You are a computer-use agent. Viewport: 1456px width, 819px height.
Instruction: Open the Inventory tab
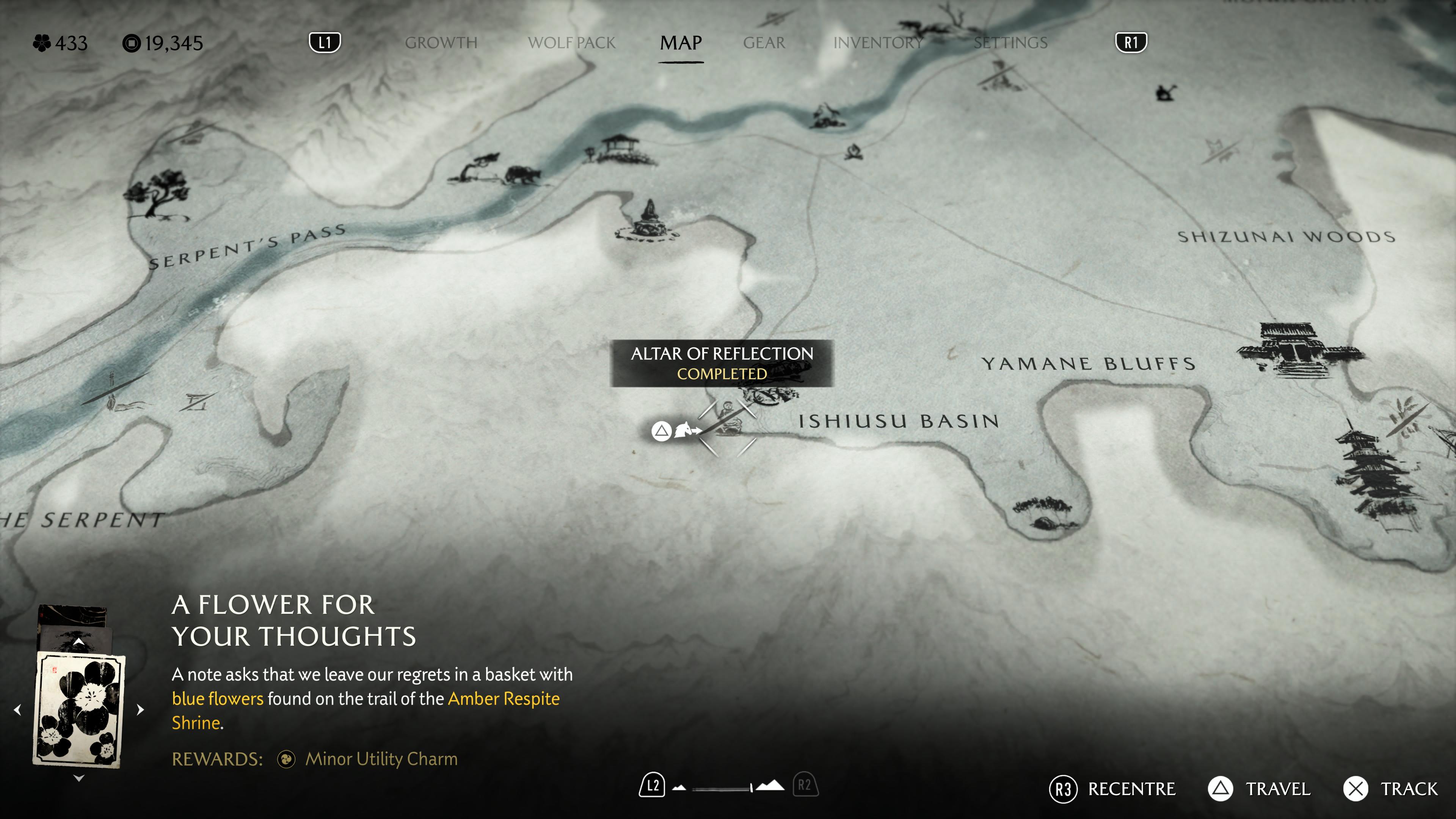click(878, 43)
